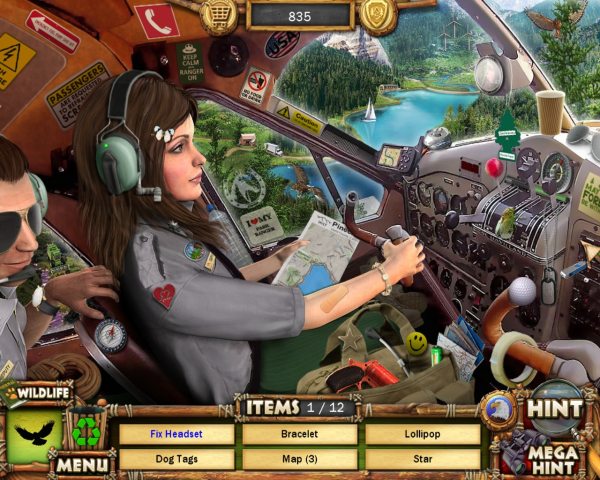Select the green recycle icon
600x480 pixels.
point(86,432)
